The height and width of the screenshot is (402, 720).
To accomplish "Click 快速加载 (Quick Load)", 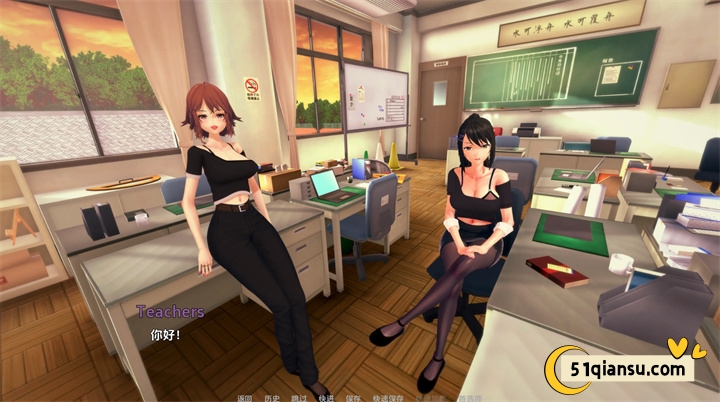I will pyautogui.click(x=428, y=396).
